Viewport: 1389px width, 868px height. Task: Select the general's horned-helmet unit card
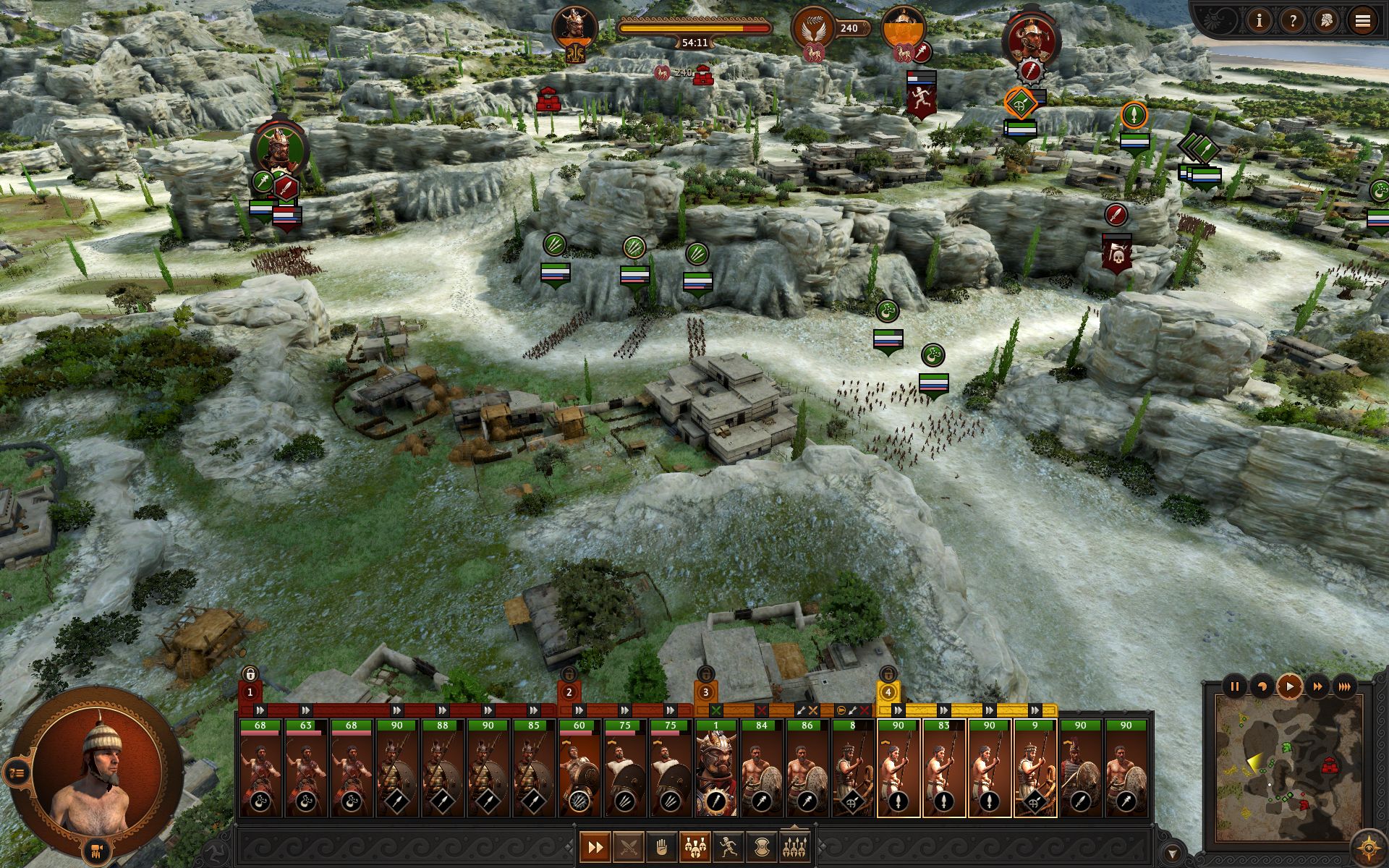coord(715,767)
